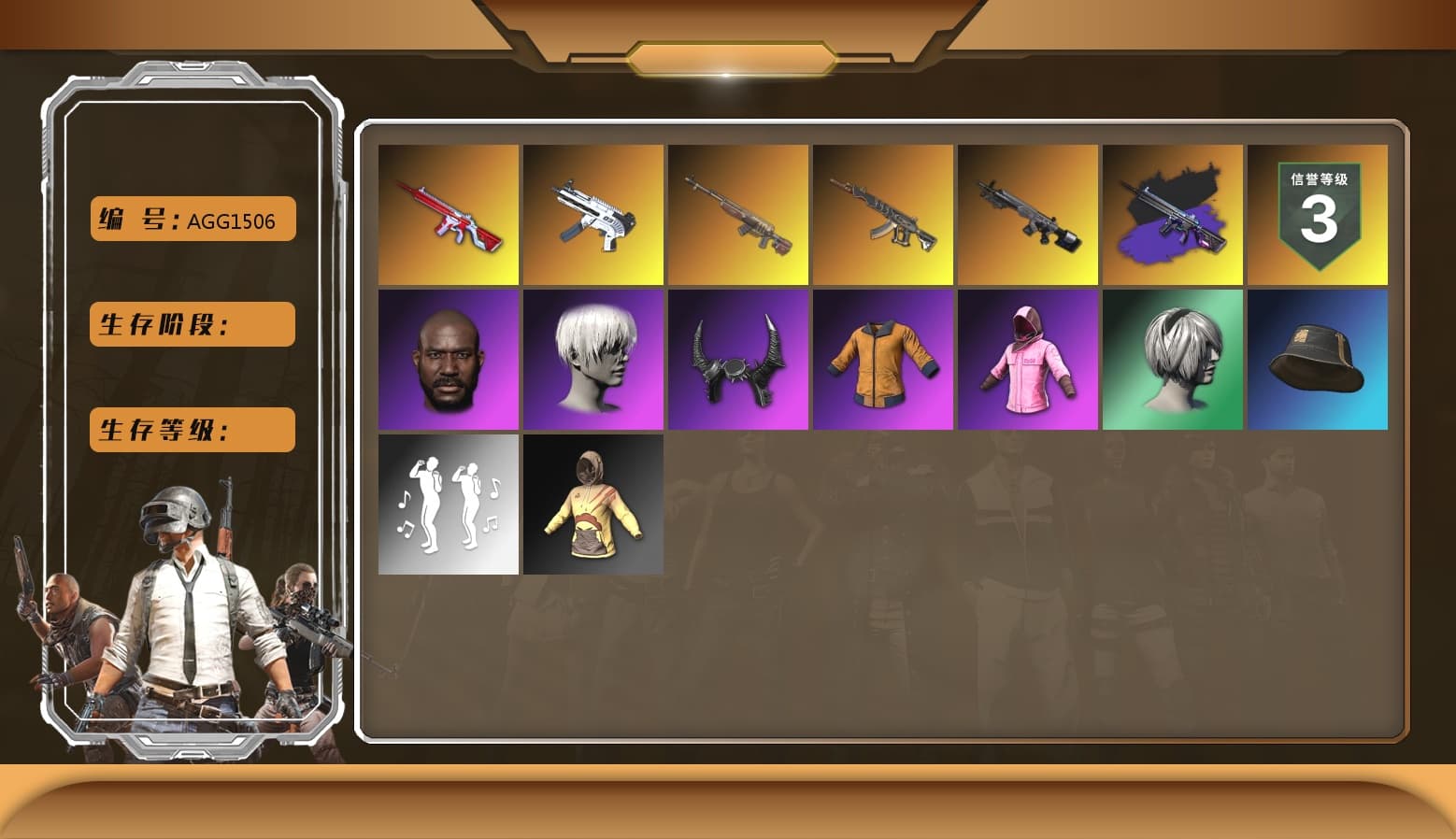
Task: Open the white short hairstyle item
Action: click(592, 359)
